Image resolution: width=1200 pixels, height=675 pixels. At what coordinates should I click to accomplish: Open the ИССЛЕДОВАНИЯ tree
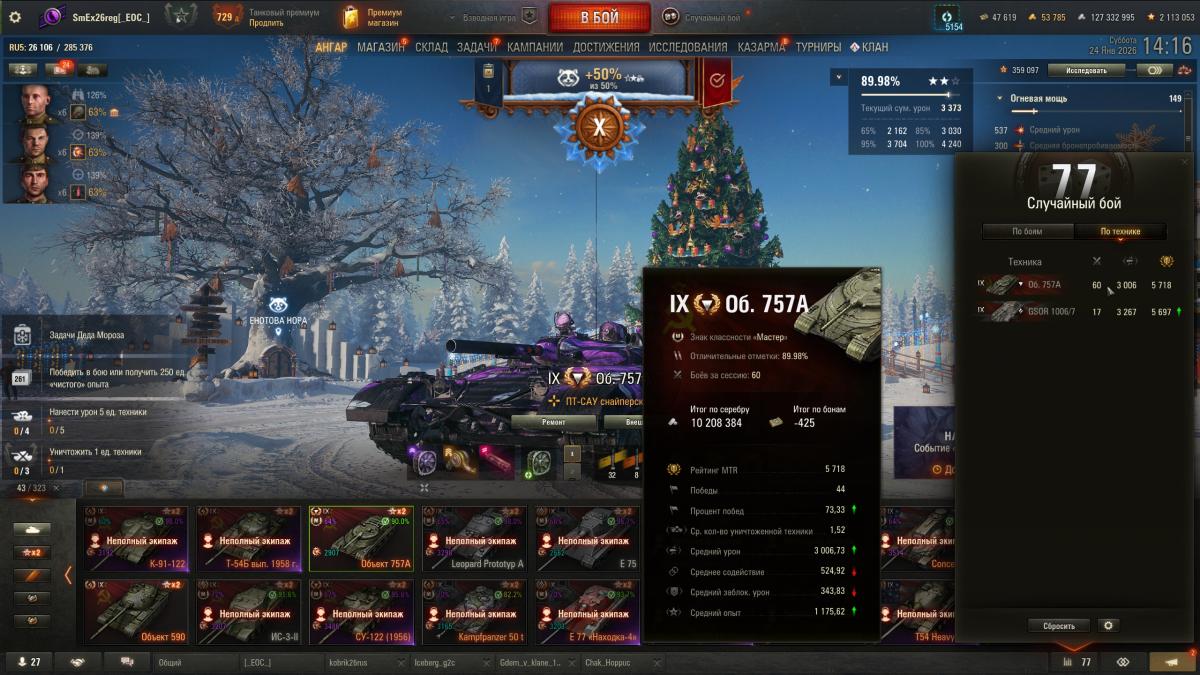(688, 47)
